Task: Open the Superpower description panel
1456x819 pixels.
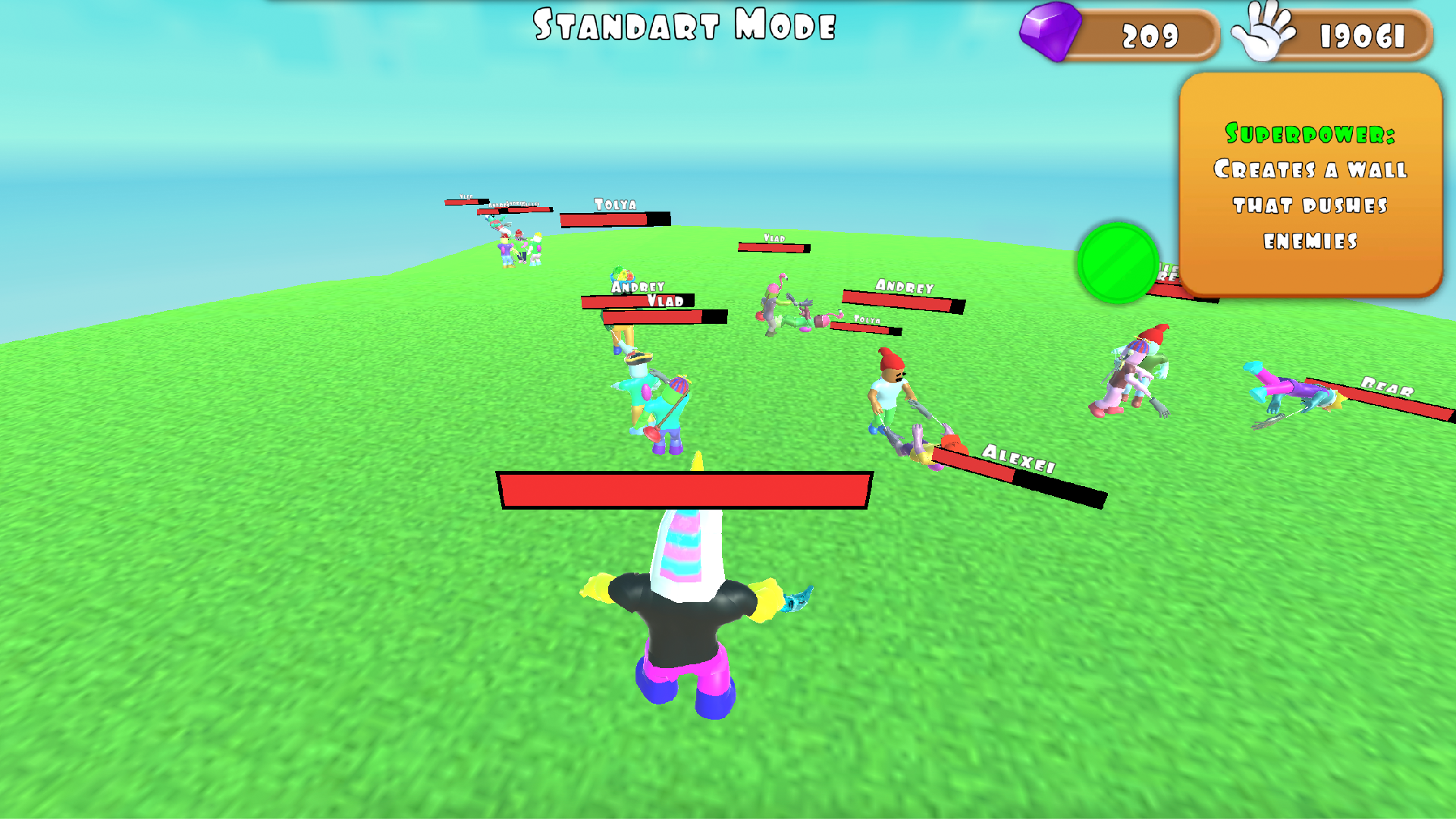Action: (1310, 186)
